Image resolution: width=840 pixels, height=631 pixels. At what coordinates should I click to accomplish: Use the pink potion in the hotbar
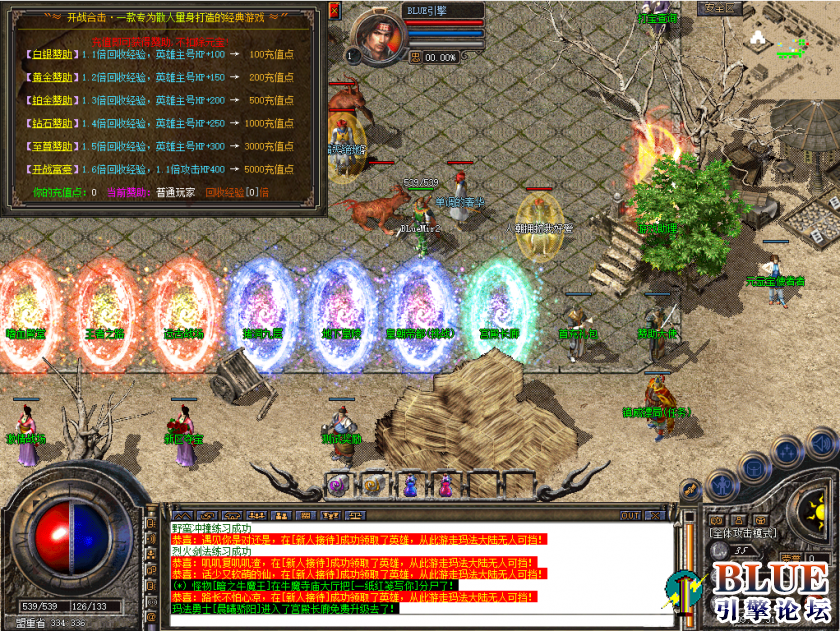click(x=447, y=487)
